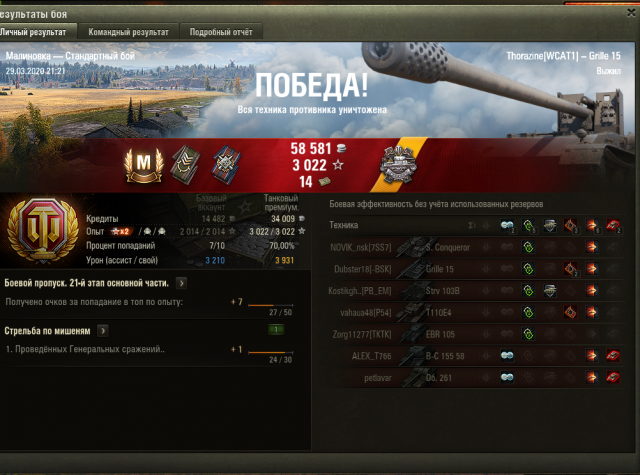
Task: Select the Dubster18 Grille 15 row
Action: 470,269
